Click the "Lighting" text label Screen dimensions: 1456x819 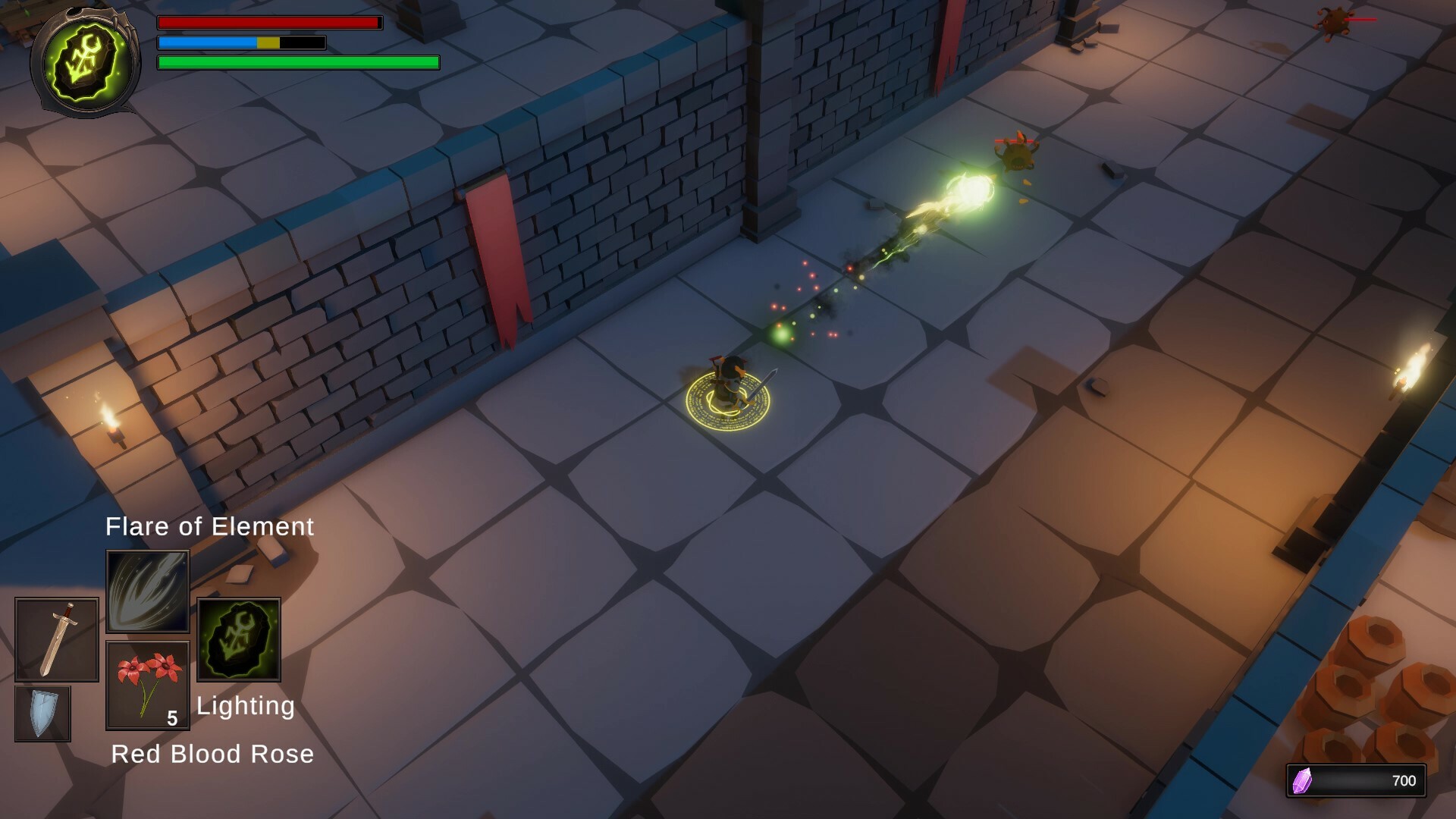[x=245, y=705]
